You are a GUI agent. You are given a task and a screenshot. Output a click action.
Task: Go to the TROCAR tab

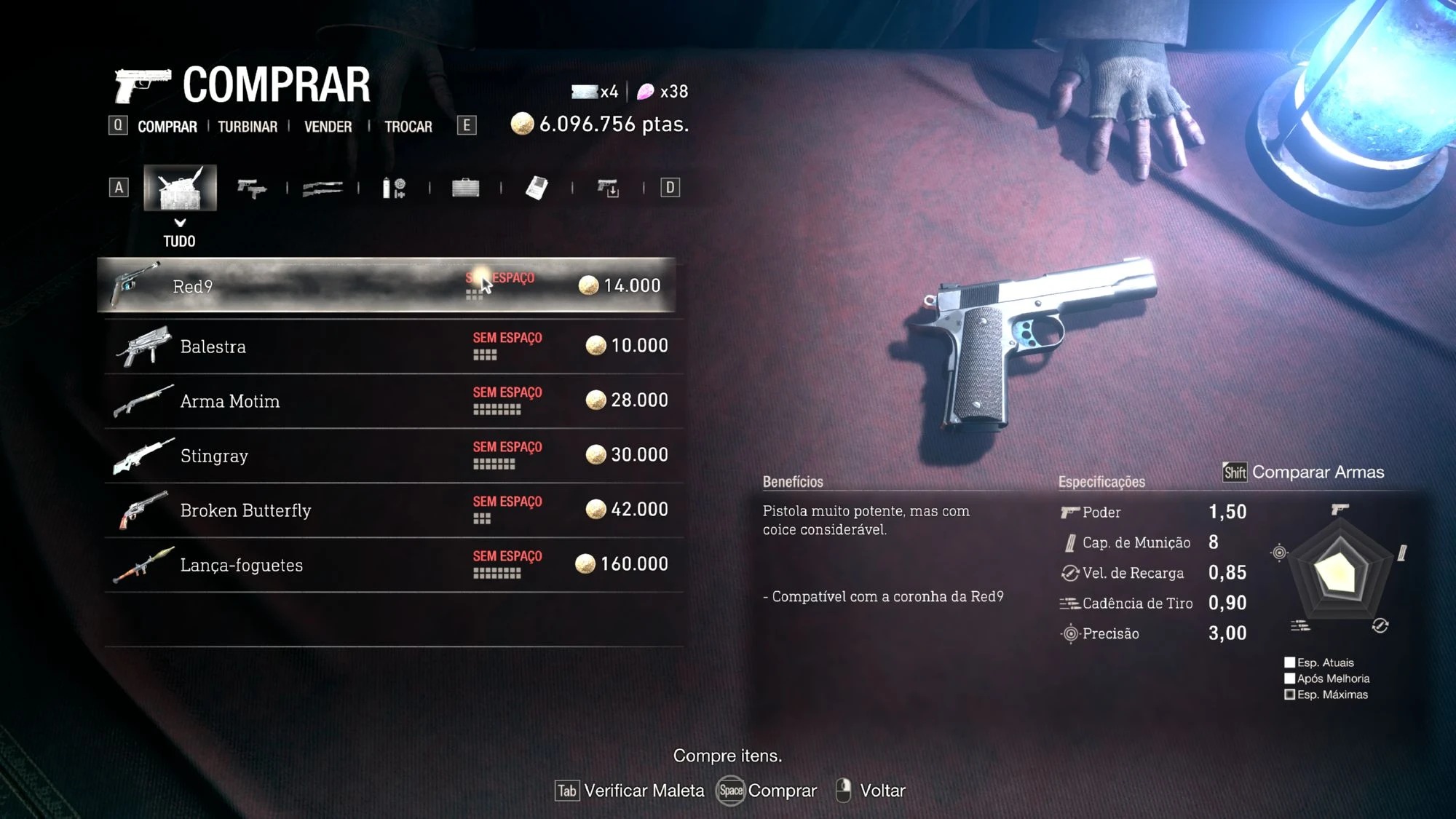[408, 127]
